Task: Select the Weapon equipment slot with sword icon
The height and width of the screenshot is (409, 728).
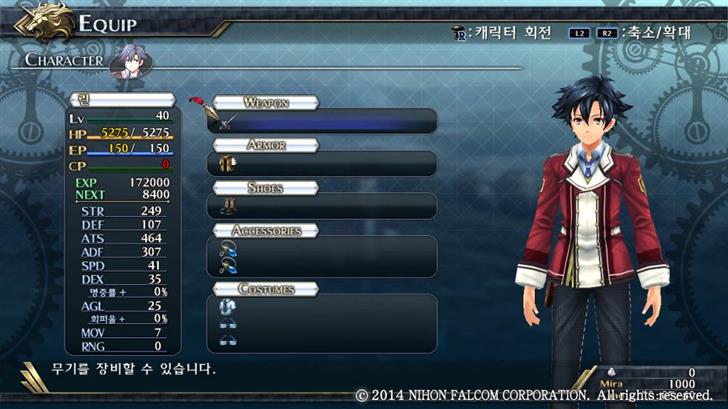Action: (322, 122)
